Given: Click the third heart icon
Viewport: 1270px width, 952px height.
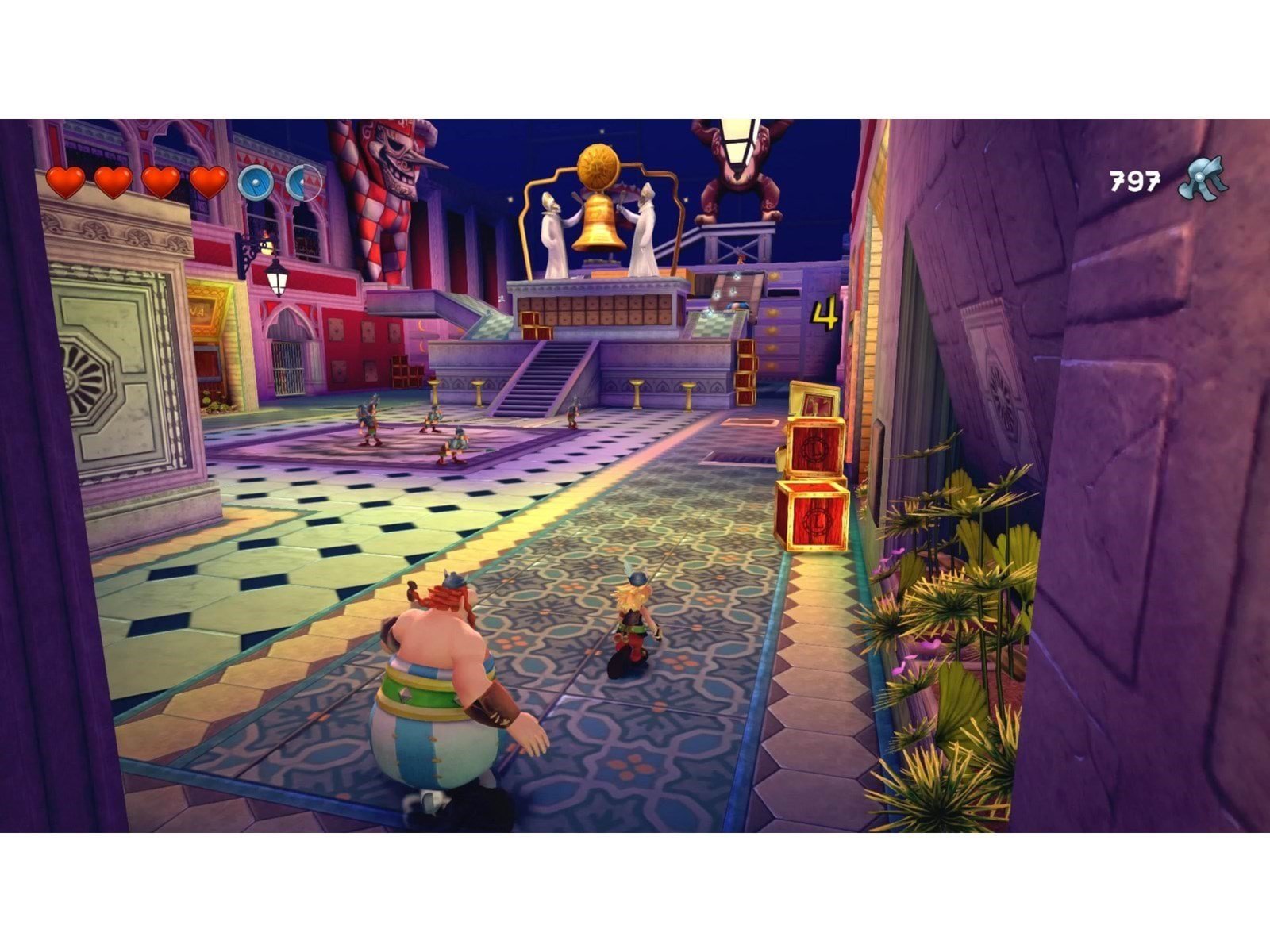Looking at the screenshot, I should (x=159, y=181).
